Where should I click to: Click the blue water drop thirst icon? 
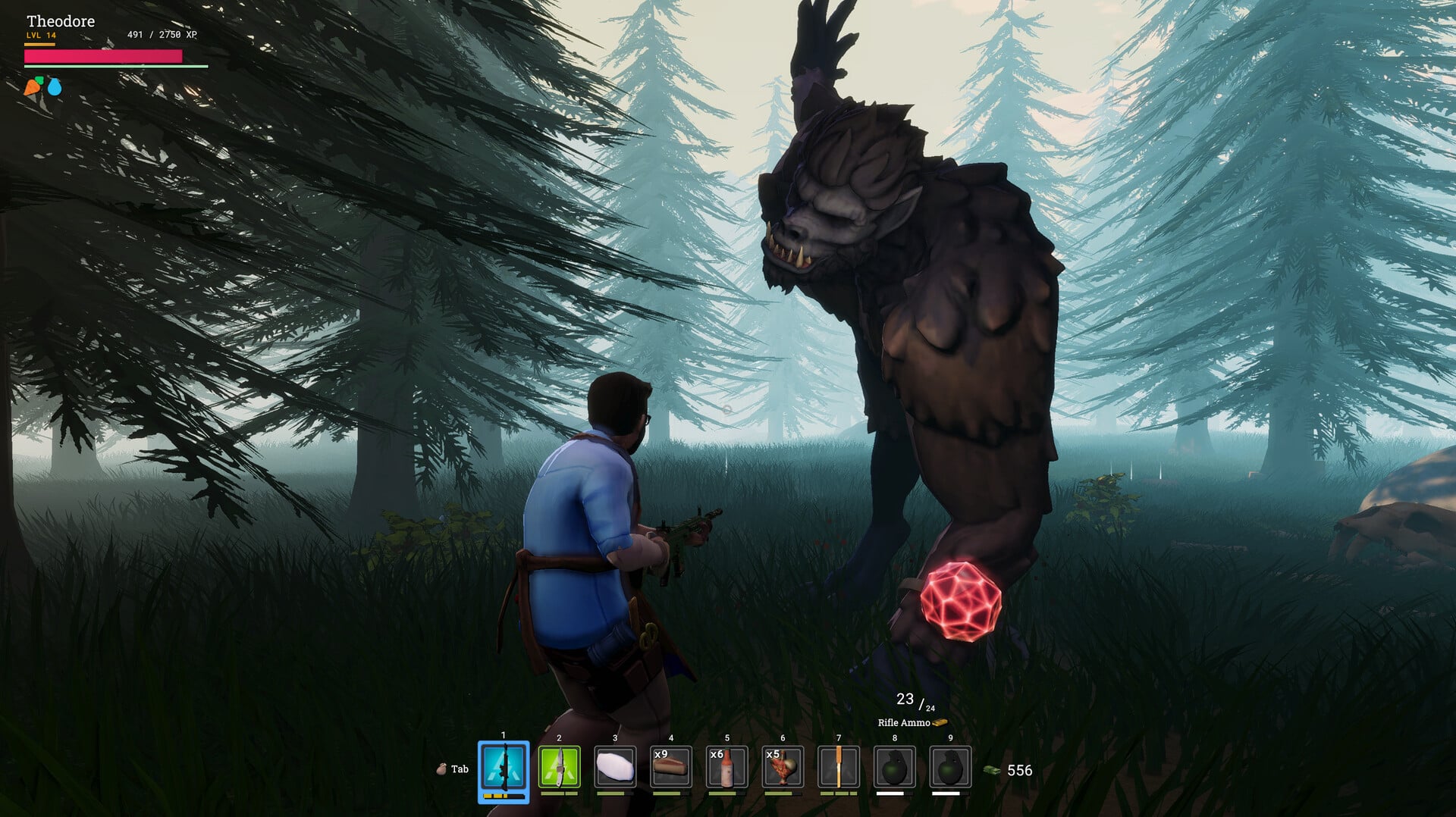(55, 87)
